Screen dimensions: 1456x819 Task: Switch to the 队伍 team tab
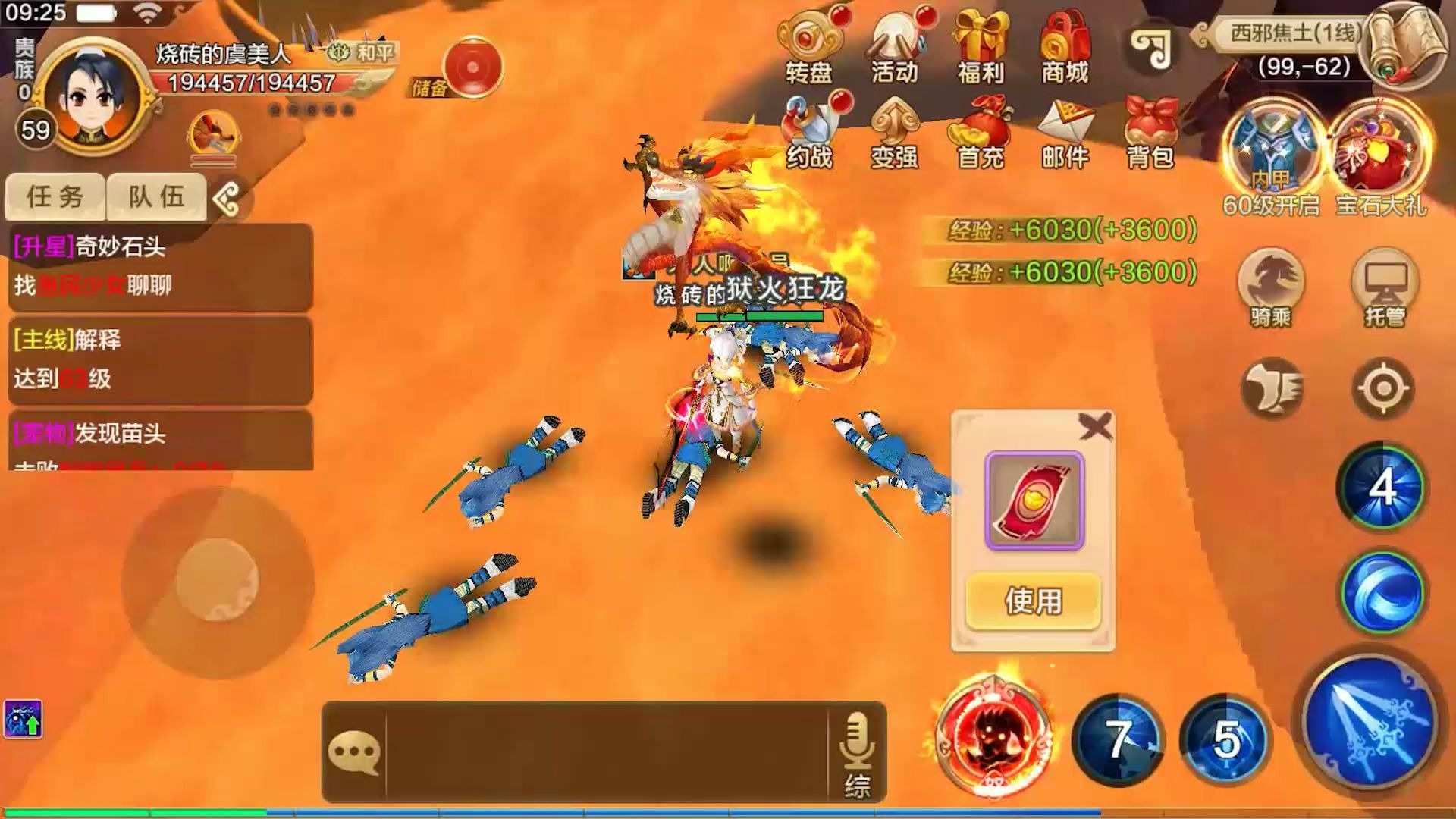[x=156, y=197]
